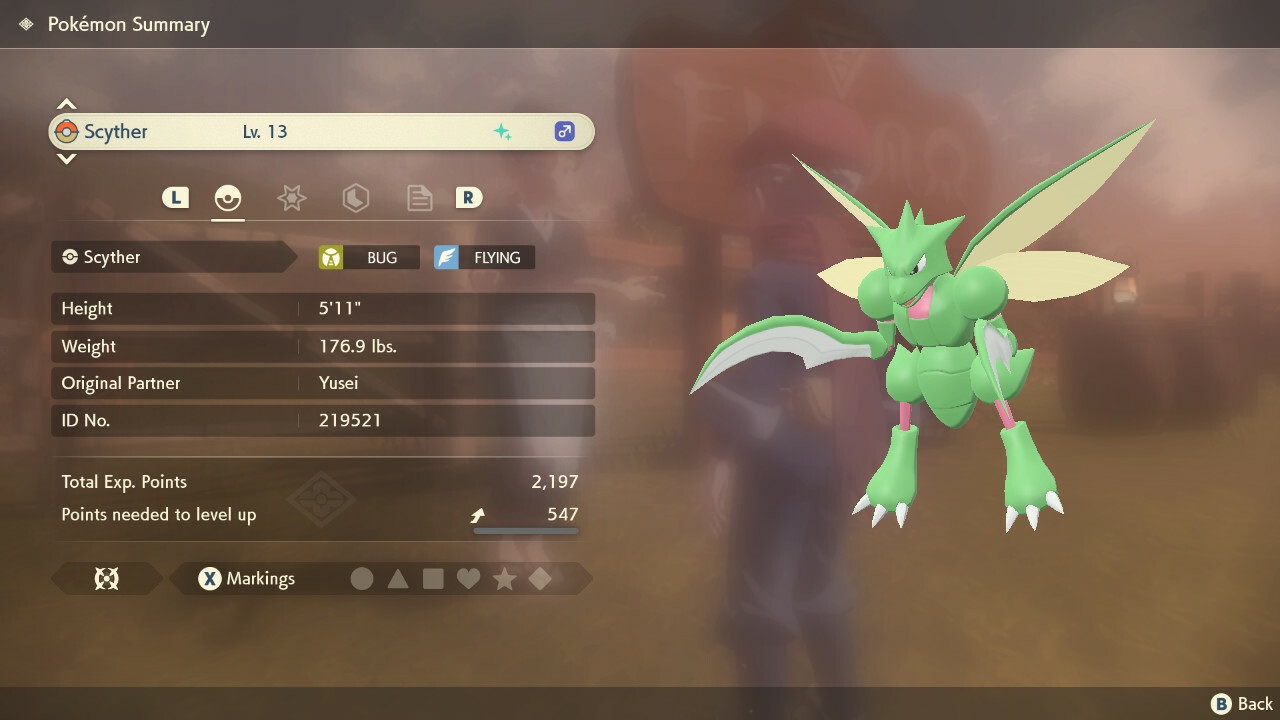Toggle the triangle marking
The width and height of the screenshot is (1280, 720).
[x=398, y=578]
